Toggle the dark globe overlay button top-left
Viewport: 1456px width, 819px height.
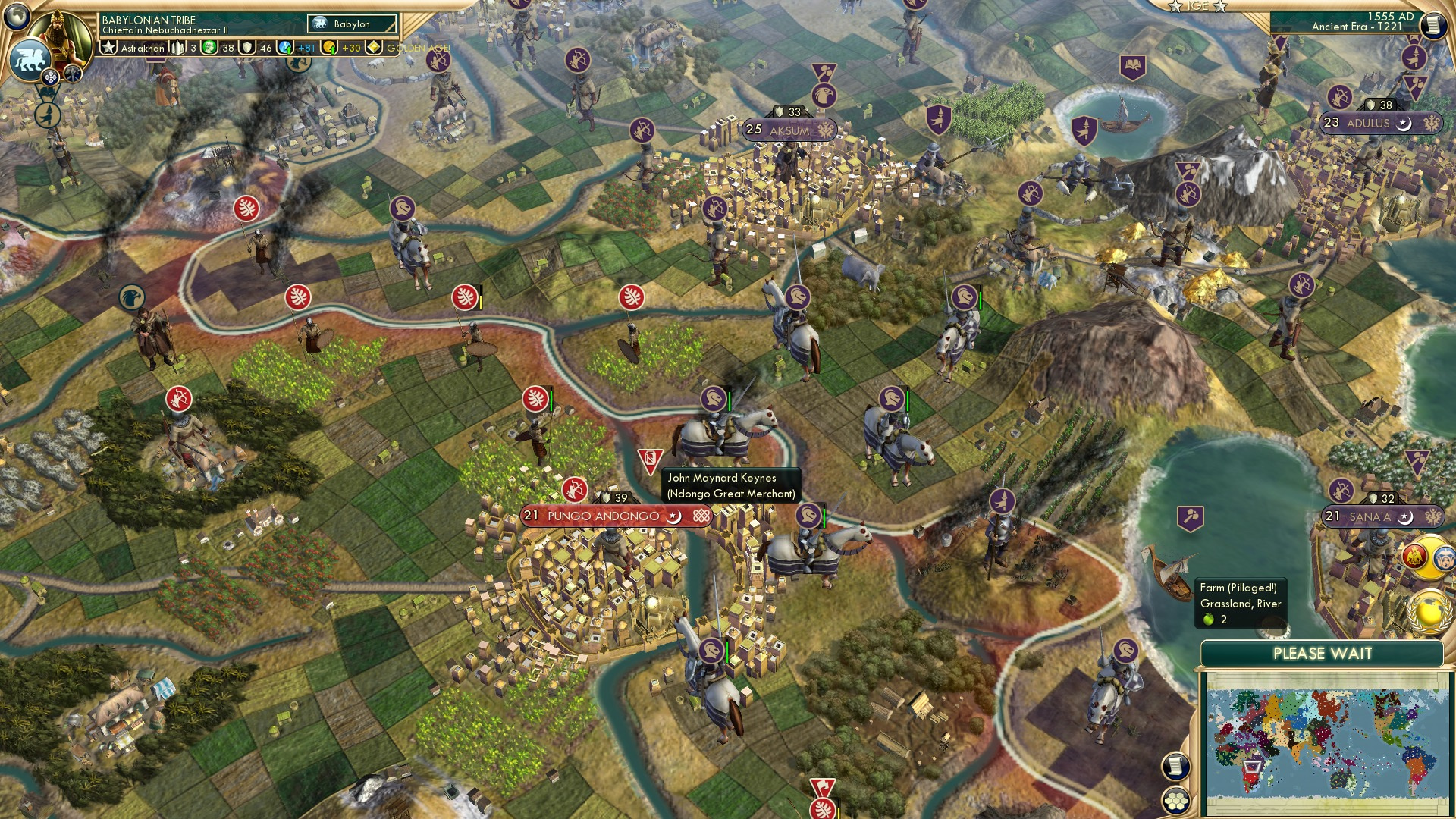(x=15, y=15)
